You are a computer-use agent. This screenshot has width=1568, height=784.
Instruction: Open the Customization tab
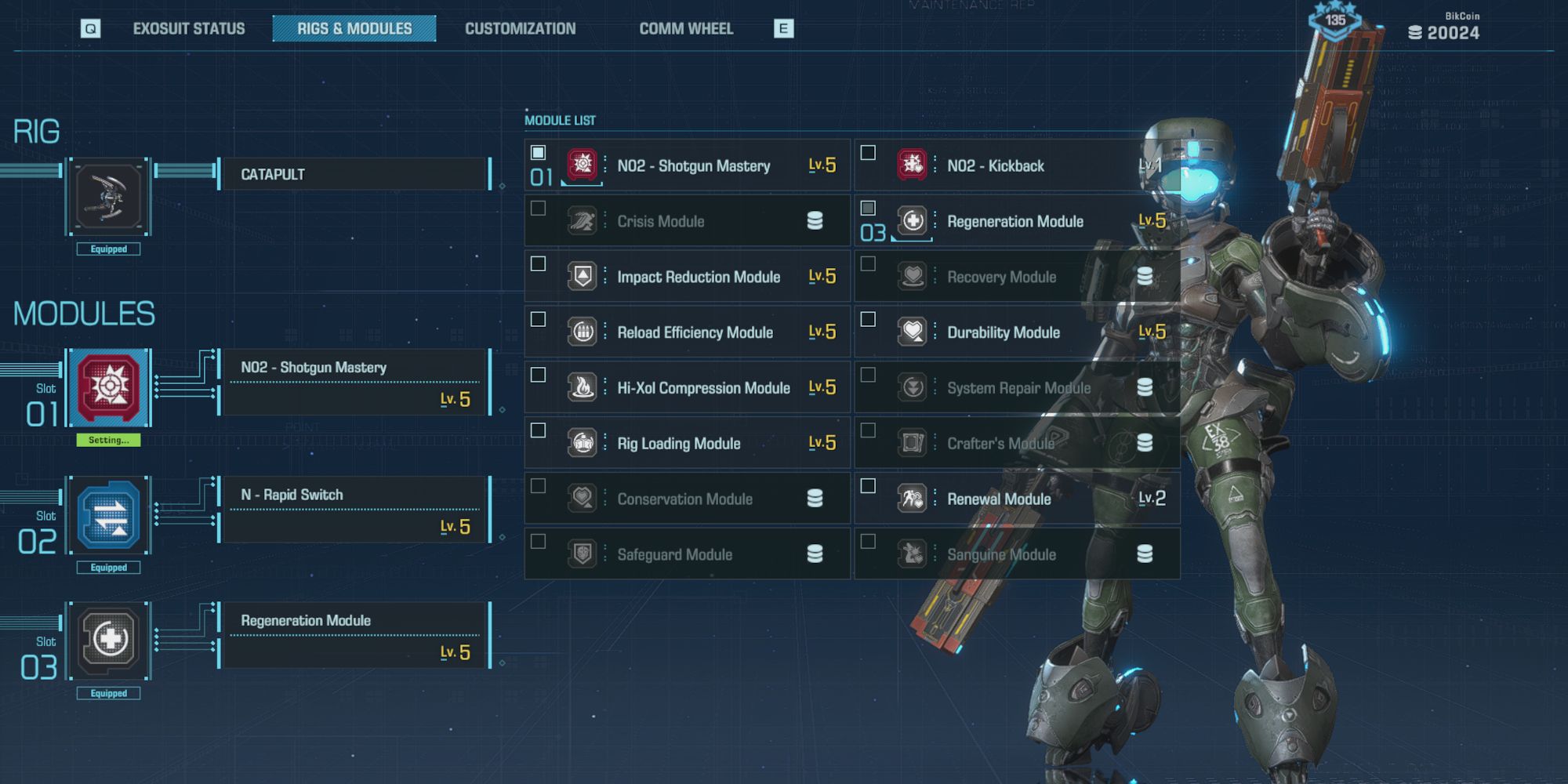520,29
